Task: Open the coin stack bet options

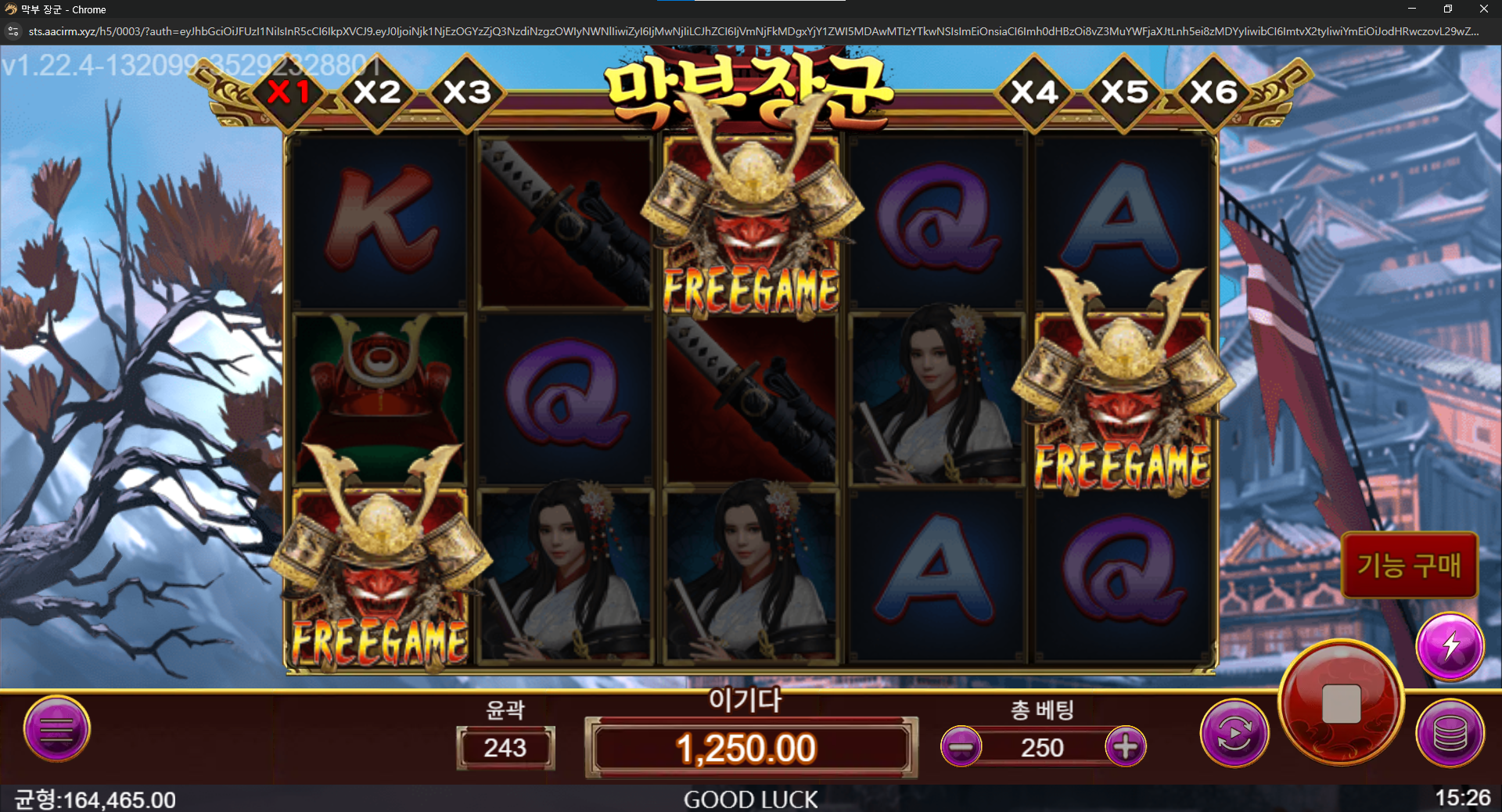Action: tap(1450, 733)
